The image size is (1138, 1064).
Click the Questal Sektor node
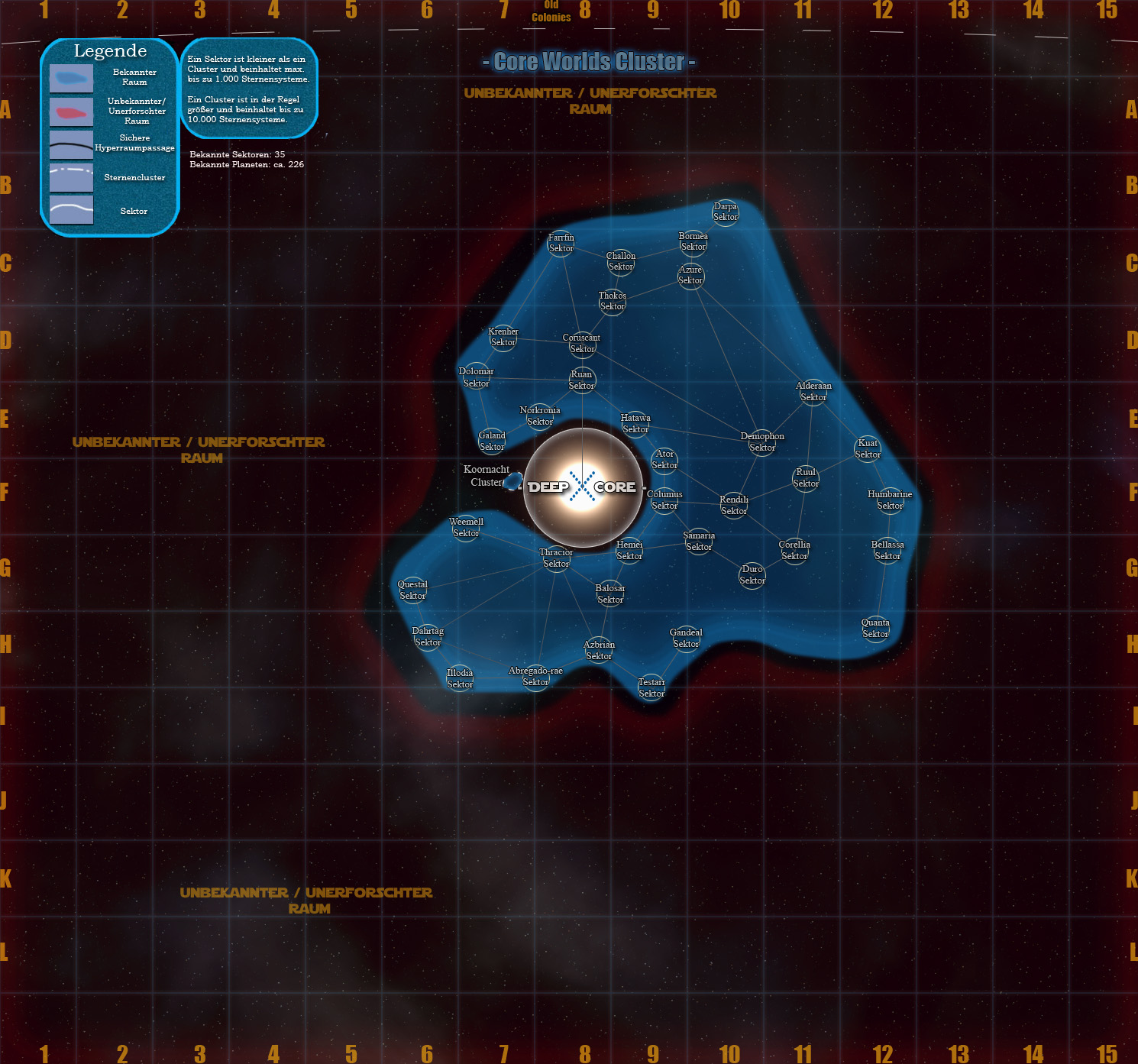click(412, 590)
